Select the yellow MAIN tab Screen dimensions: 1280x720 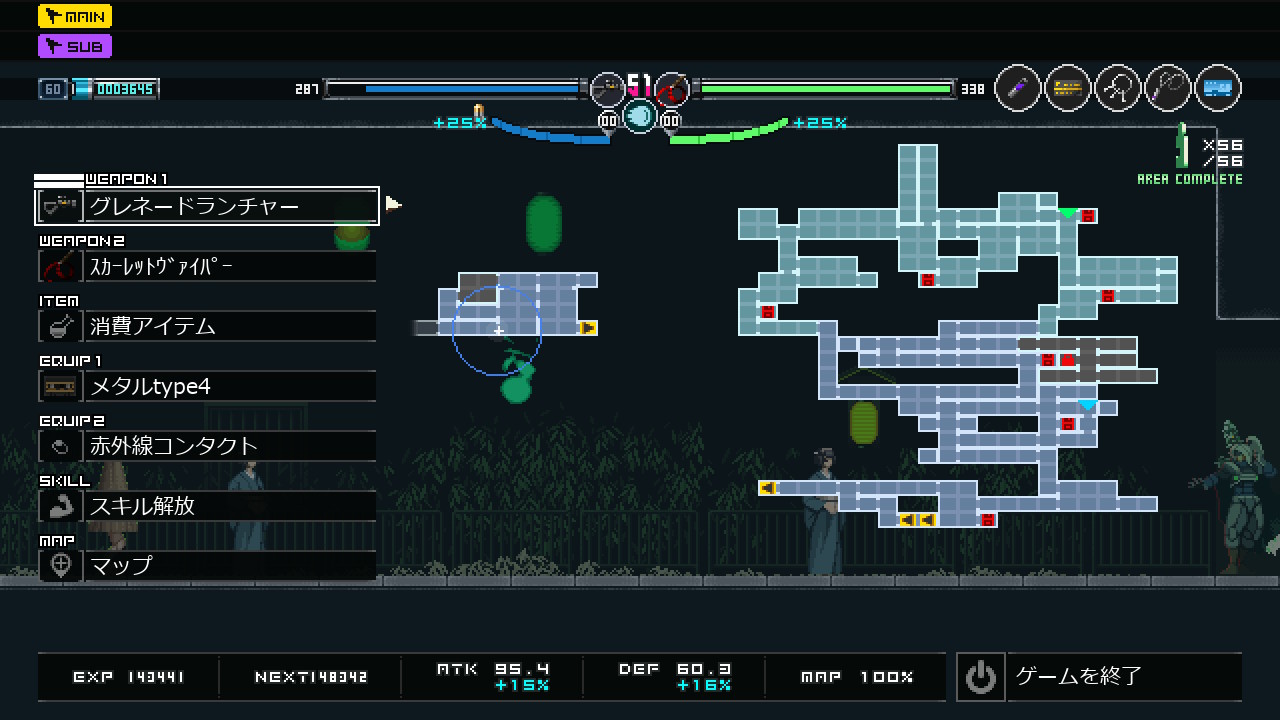(x=75, y=16)
